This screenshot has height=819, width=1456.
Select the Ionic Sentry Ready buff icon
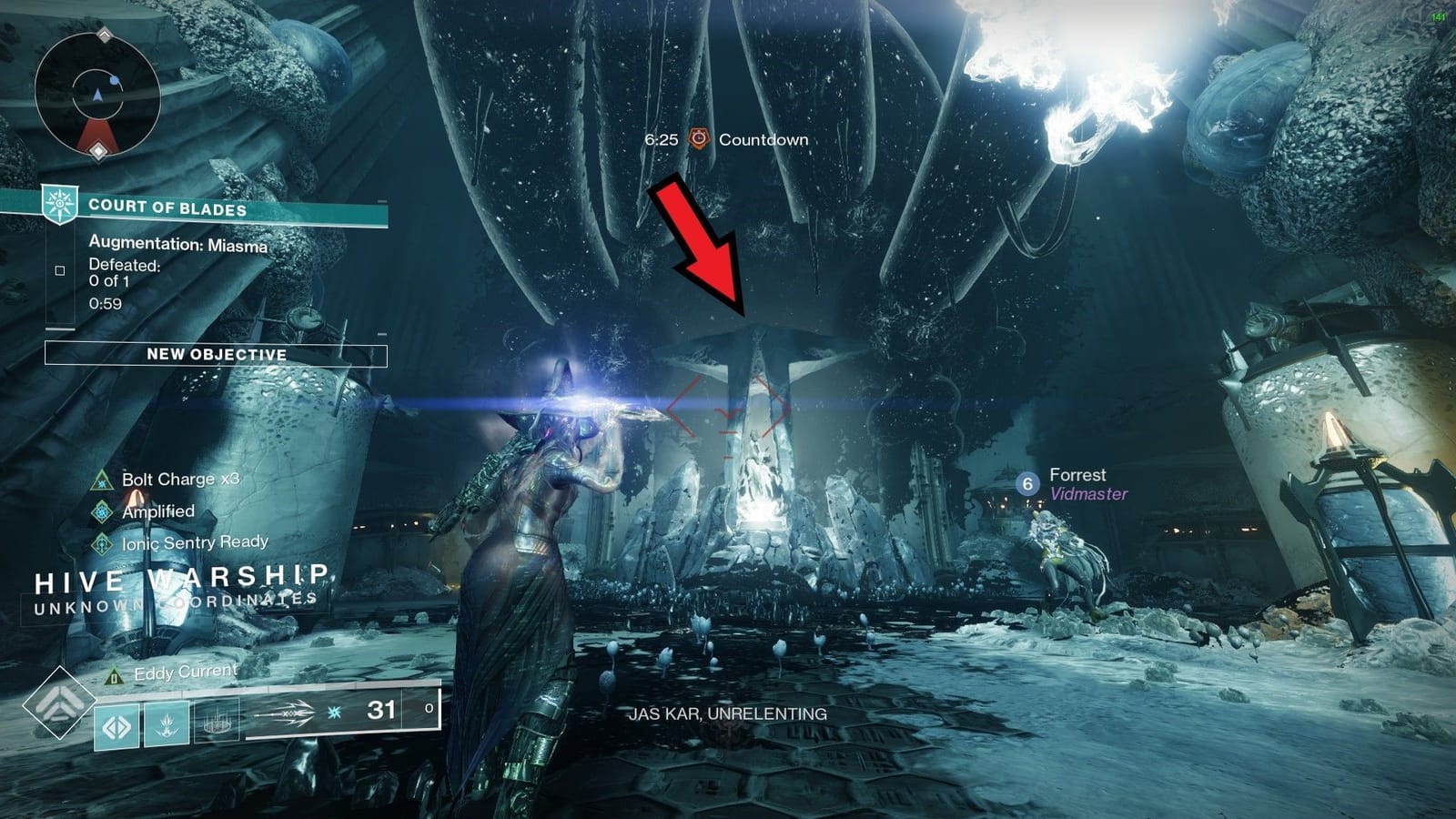coord(100,542)
